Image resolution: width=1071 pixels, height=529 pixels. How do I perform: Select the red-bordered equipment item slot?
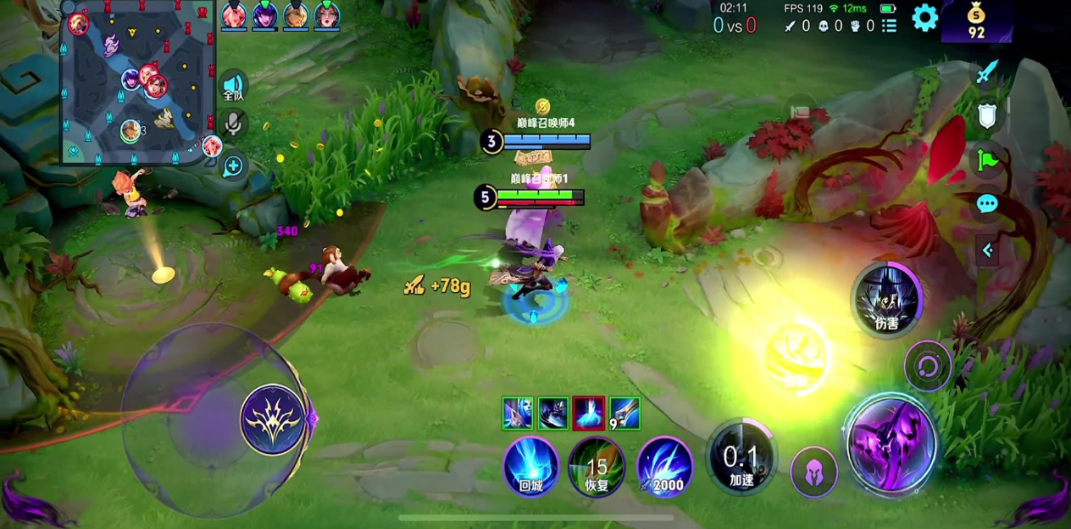(x=588, y=412)
